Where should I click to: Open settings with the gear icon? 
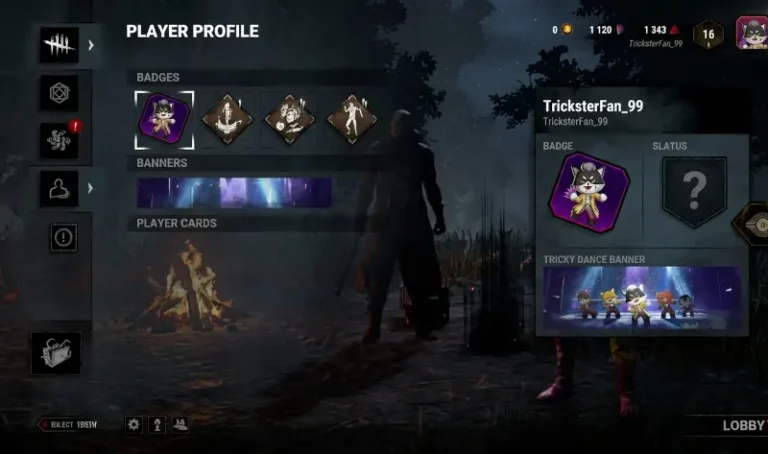[x=134, y=424]
